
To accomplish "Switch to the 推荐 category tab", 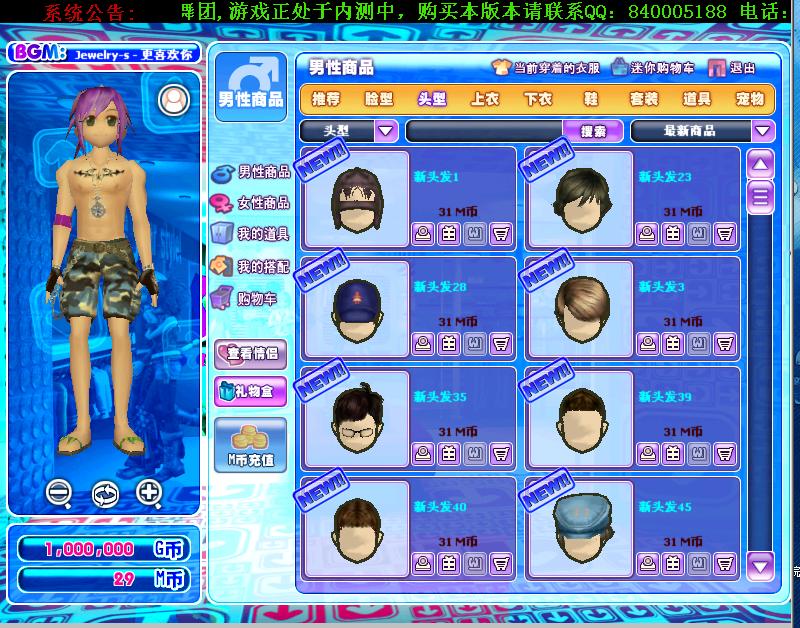I will pyautogui.click(x=326, y=99).
